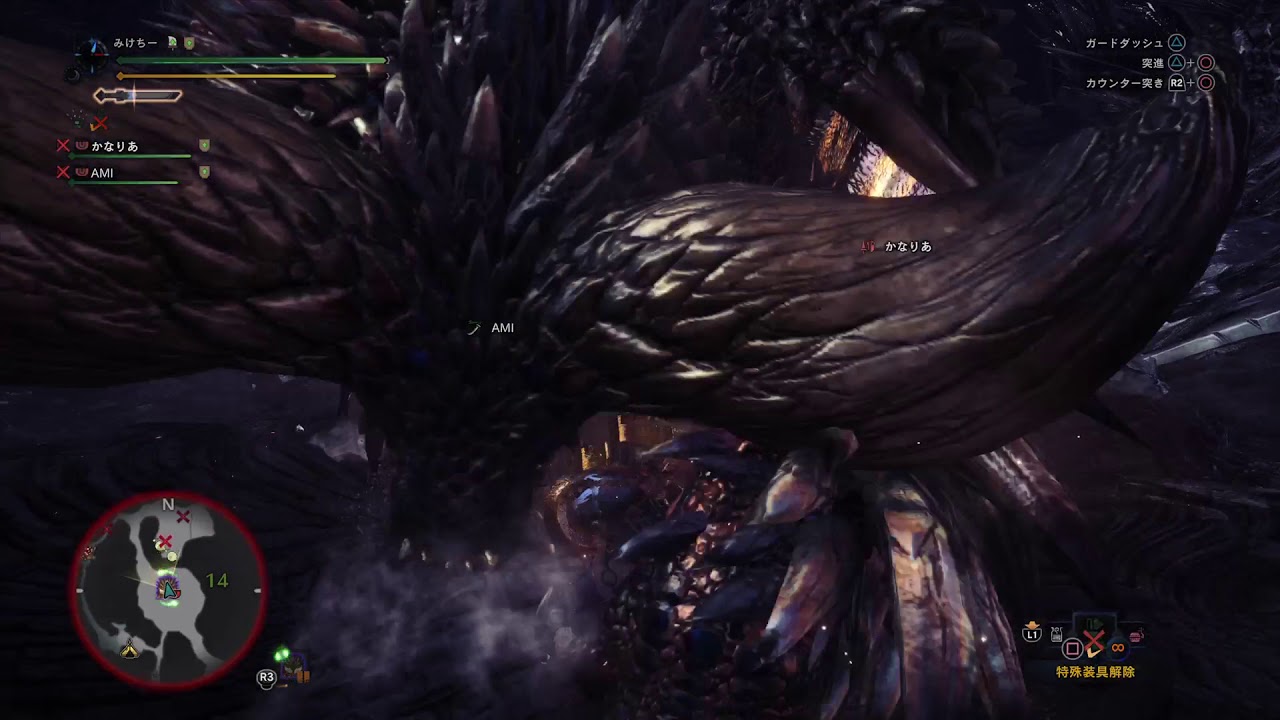Choose the pink barrel item right of item bar

(1135, 634)
